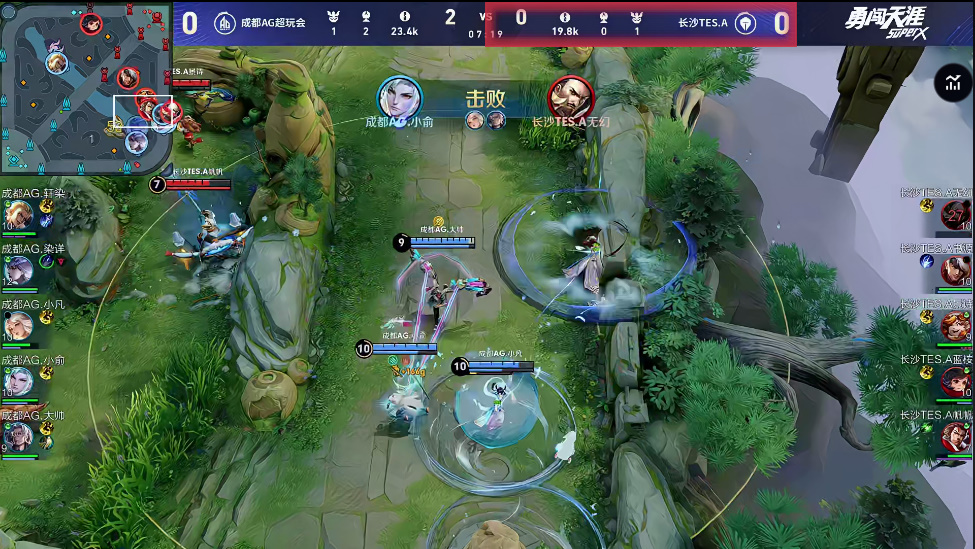Select player 成都AG.轩染 portrait
The height and width of the screenshot is (549, 975).
coord(18,215)
